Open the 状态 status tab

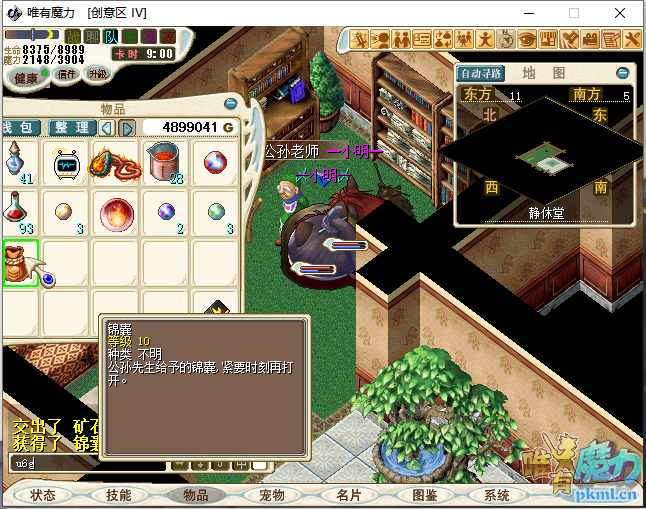pyautogui.click(x=42, y=495)
